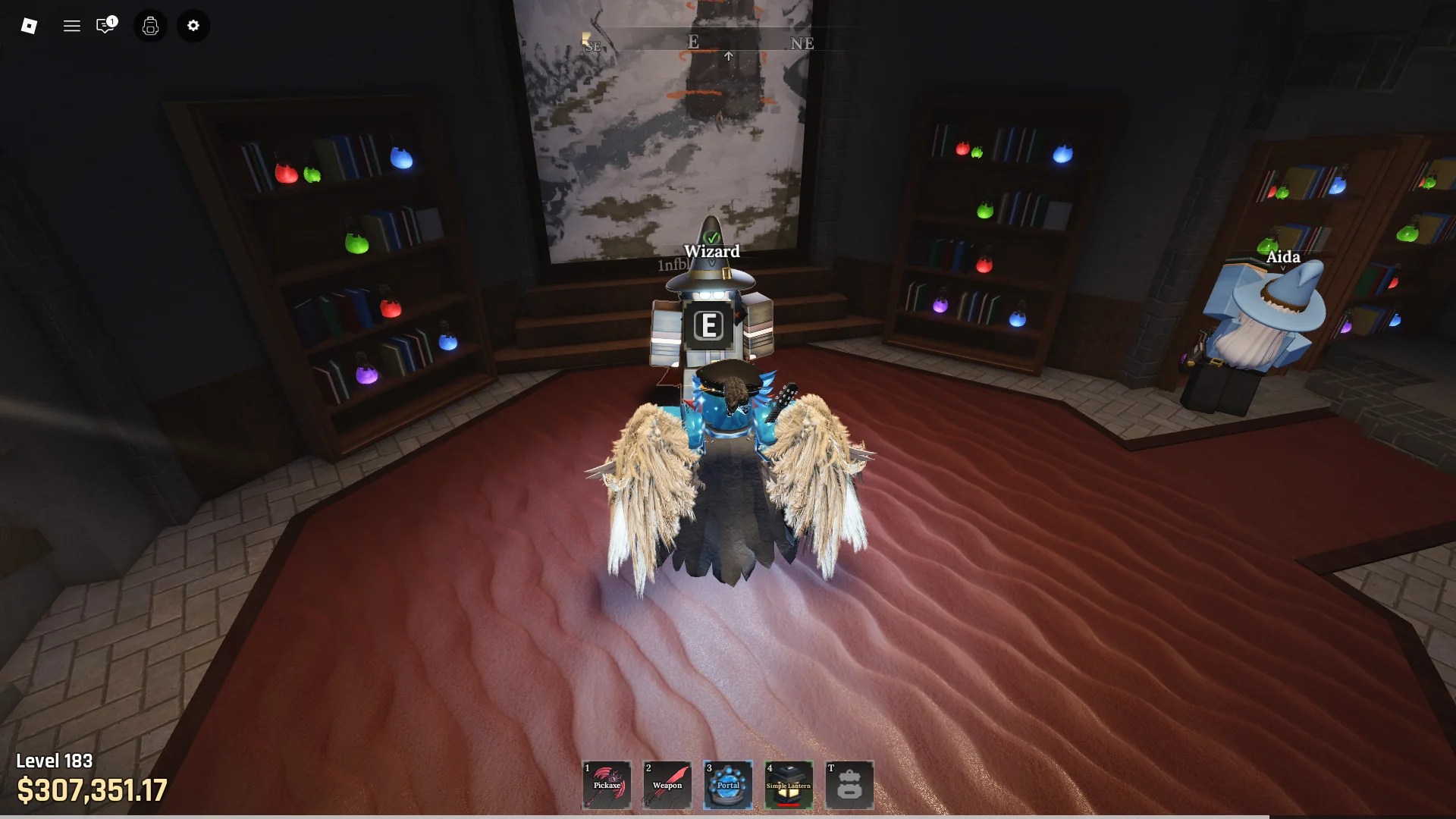Open the hamburger menu

72,26
